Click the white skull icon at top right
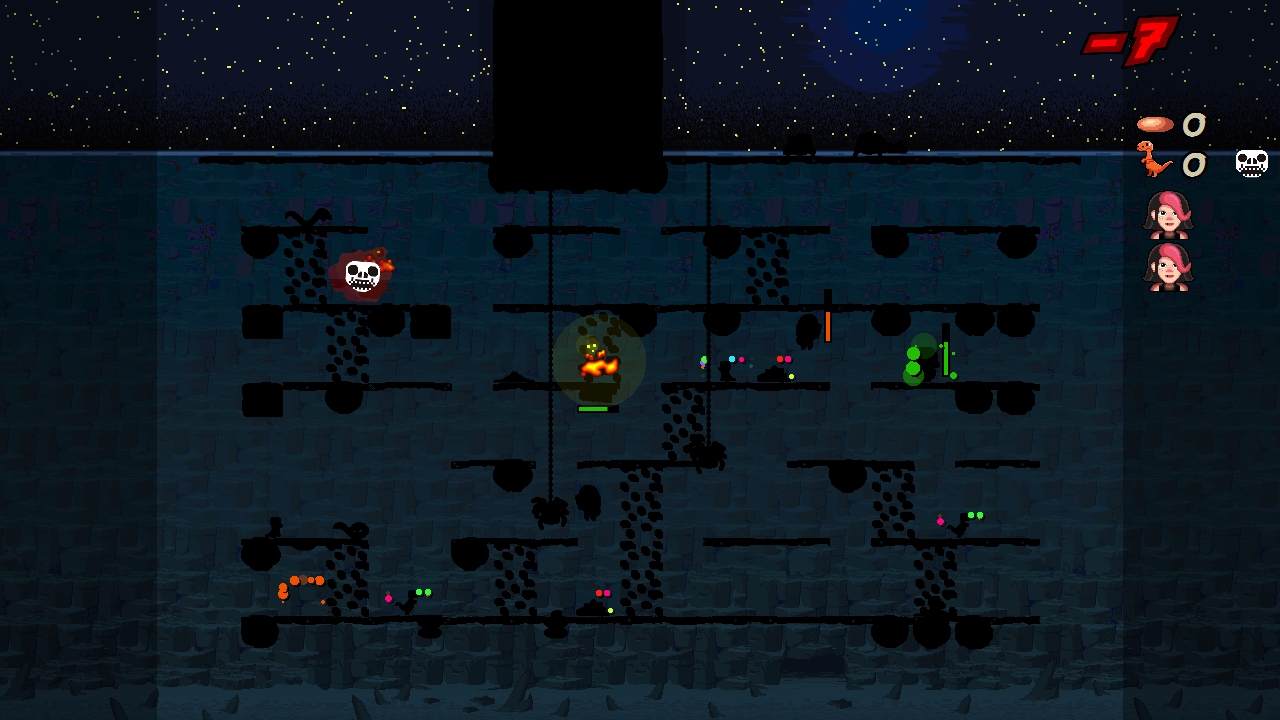 [1251, 161]
